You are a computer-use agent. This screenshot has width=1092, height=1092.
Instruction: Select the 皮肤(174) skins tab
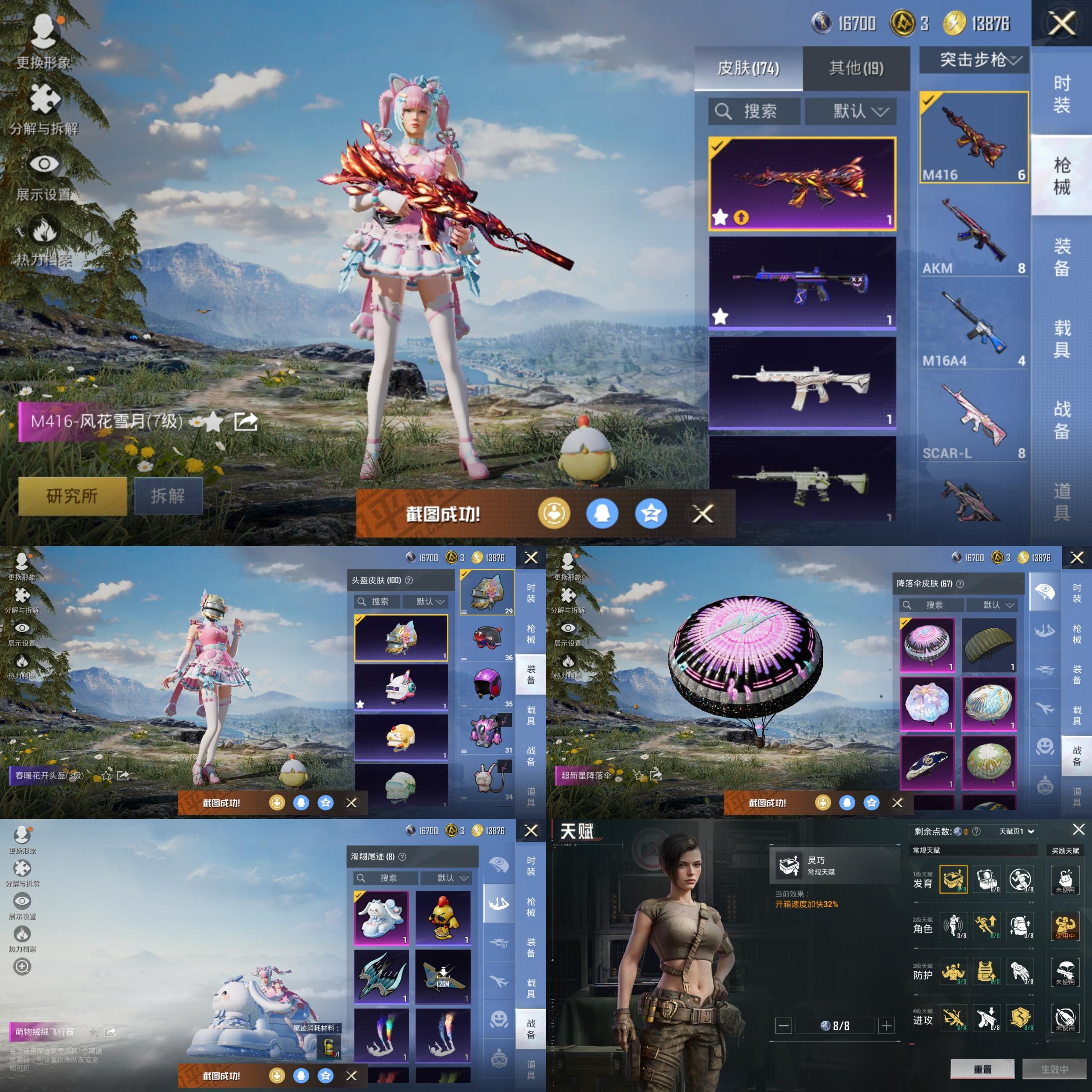pos(748,68)
